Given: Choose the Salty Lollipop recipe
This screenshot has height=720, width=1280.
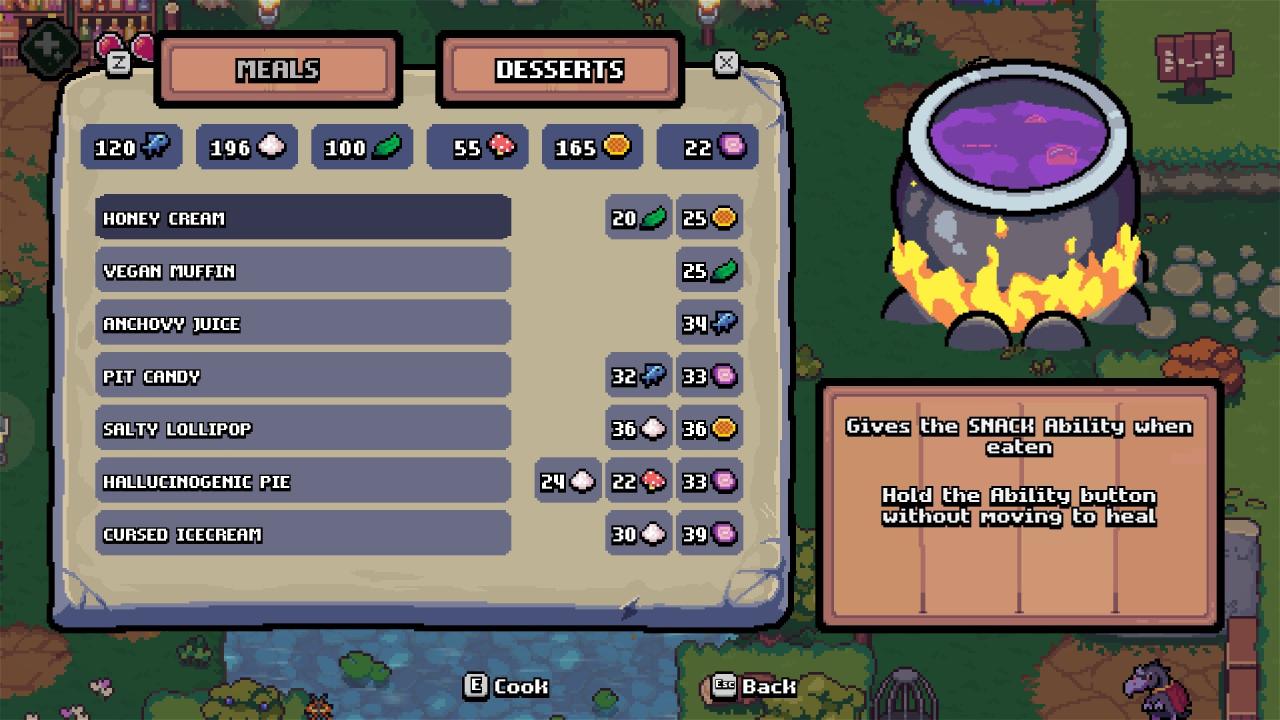Looking at the screenshot, I should tap(303, 429).
